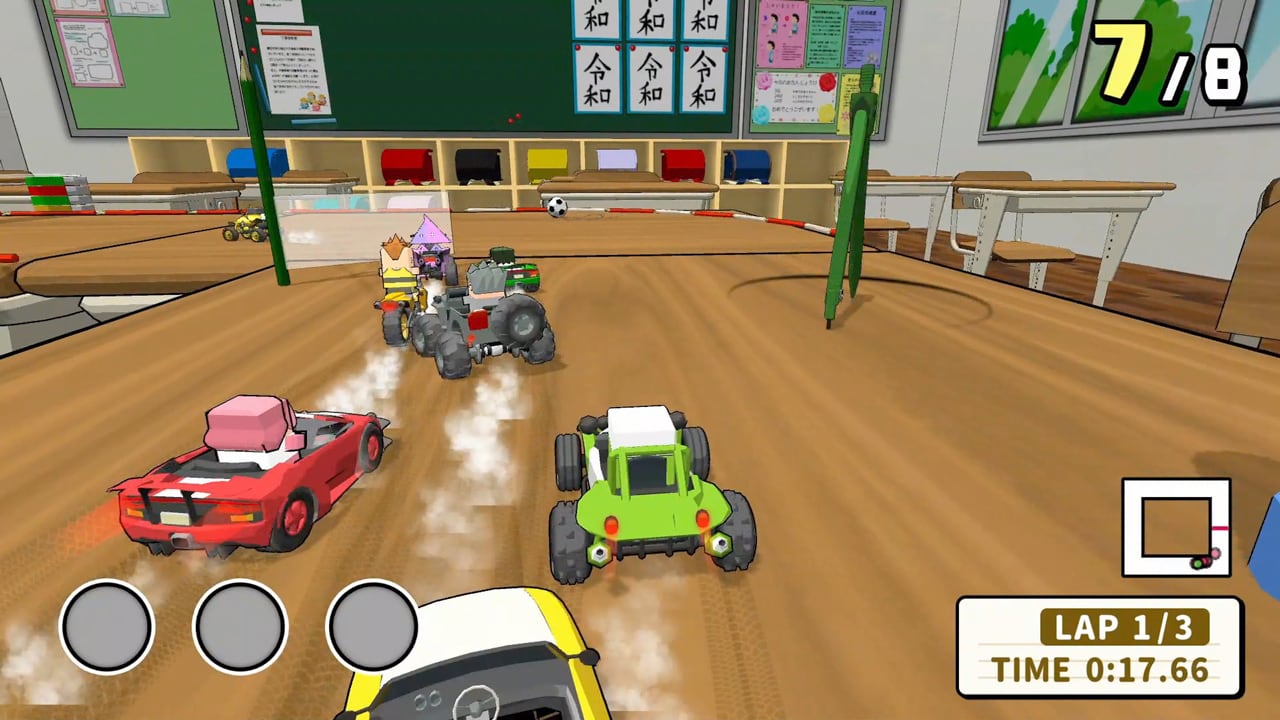Click the red finish line on the minimap
The width and height of the screenshot is (1280, 720).
point(1220,528)
